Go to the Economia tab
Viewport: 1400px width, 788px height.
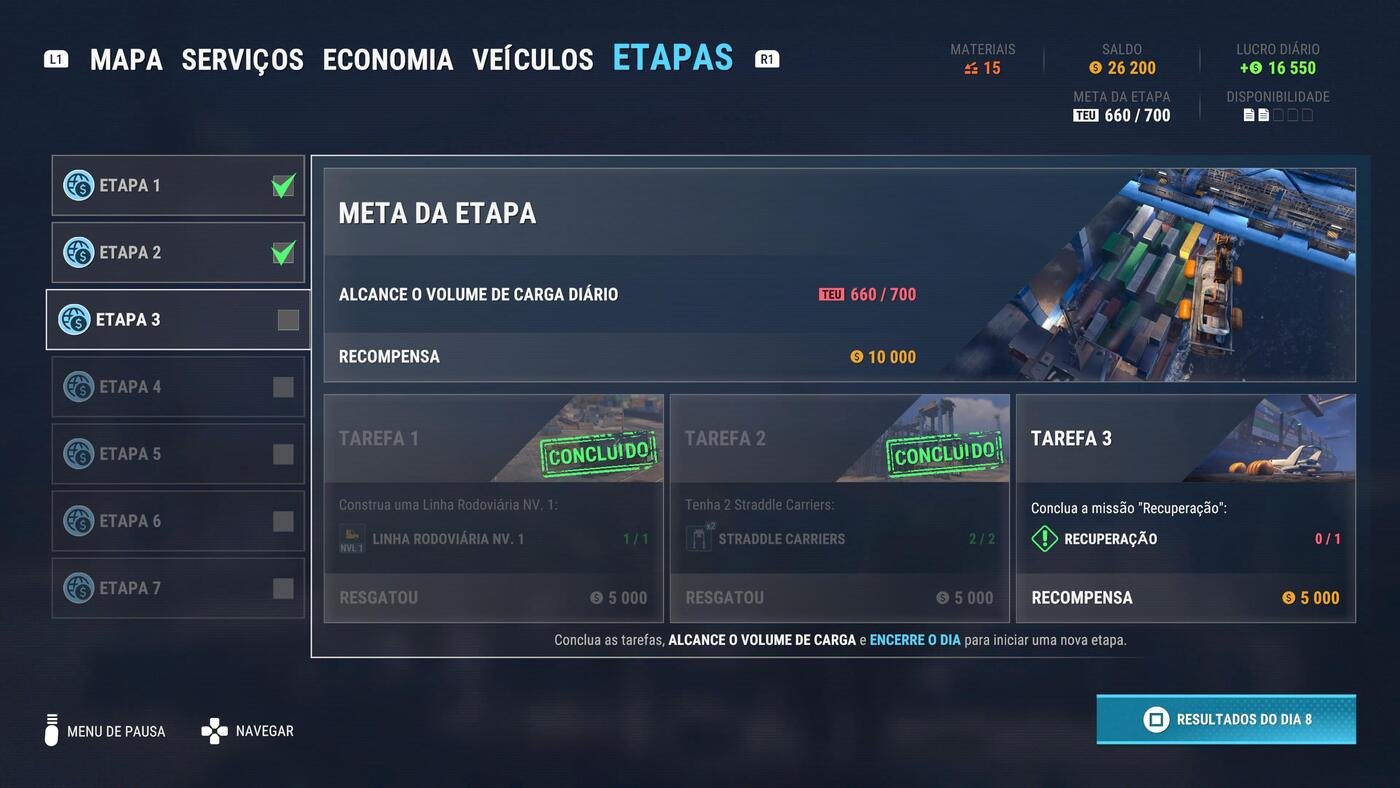pos(387,60)
